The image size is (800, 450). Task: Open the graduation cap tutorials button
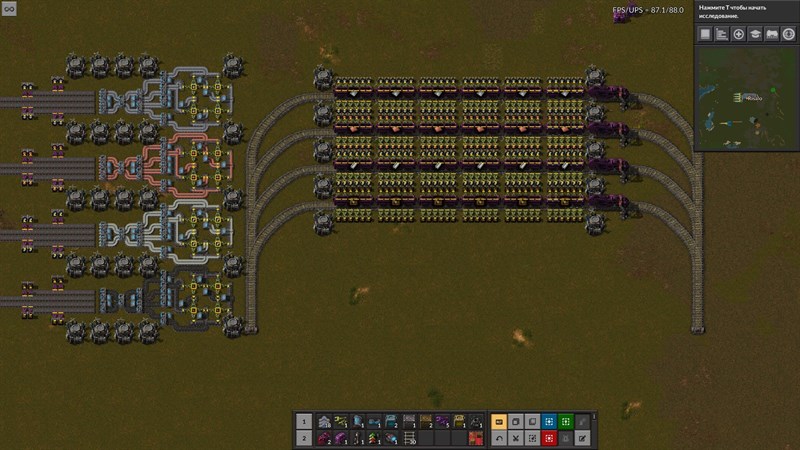[x=755, y=34]
